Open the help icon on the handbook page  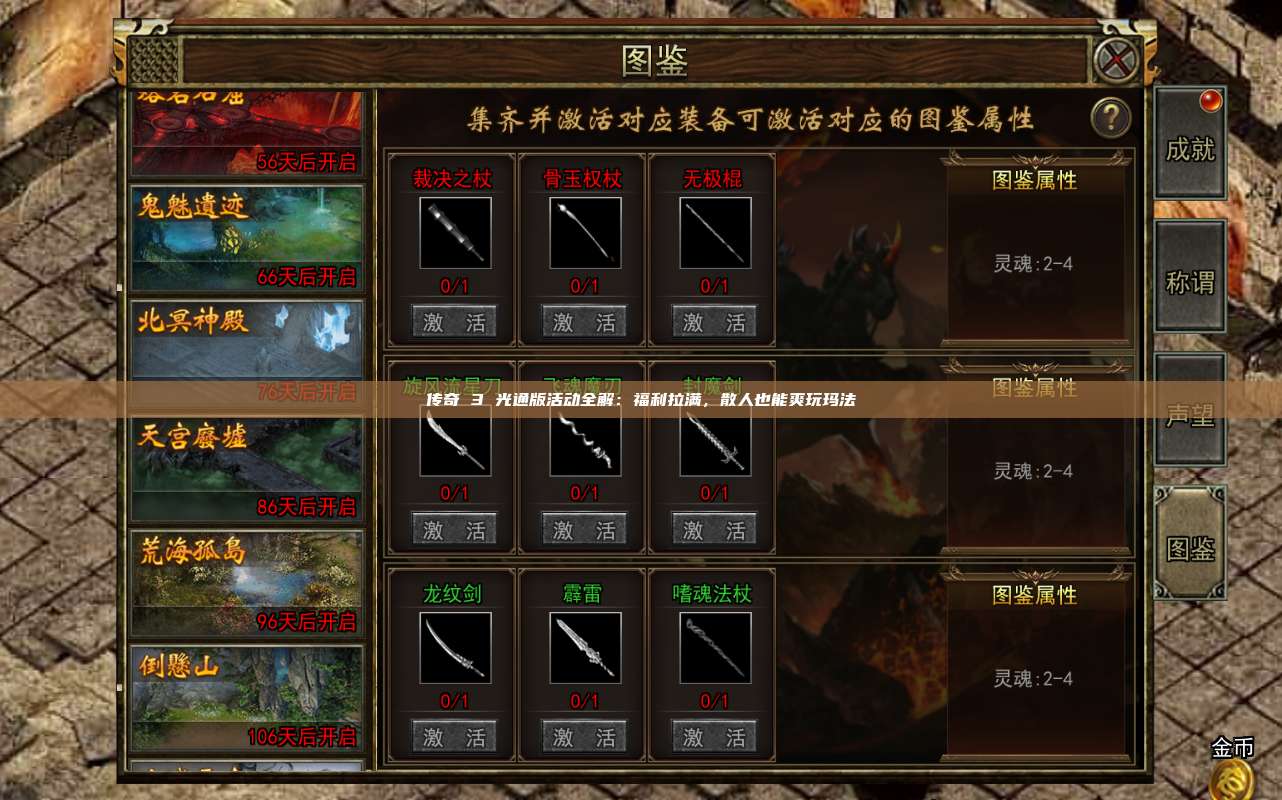coord(1108,115)
